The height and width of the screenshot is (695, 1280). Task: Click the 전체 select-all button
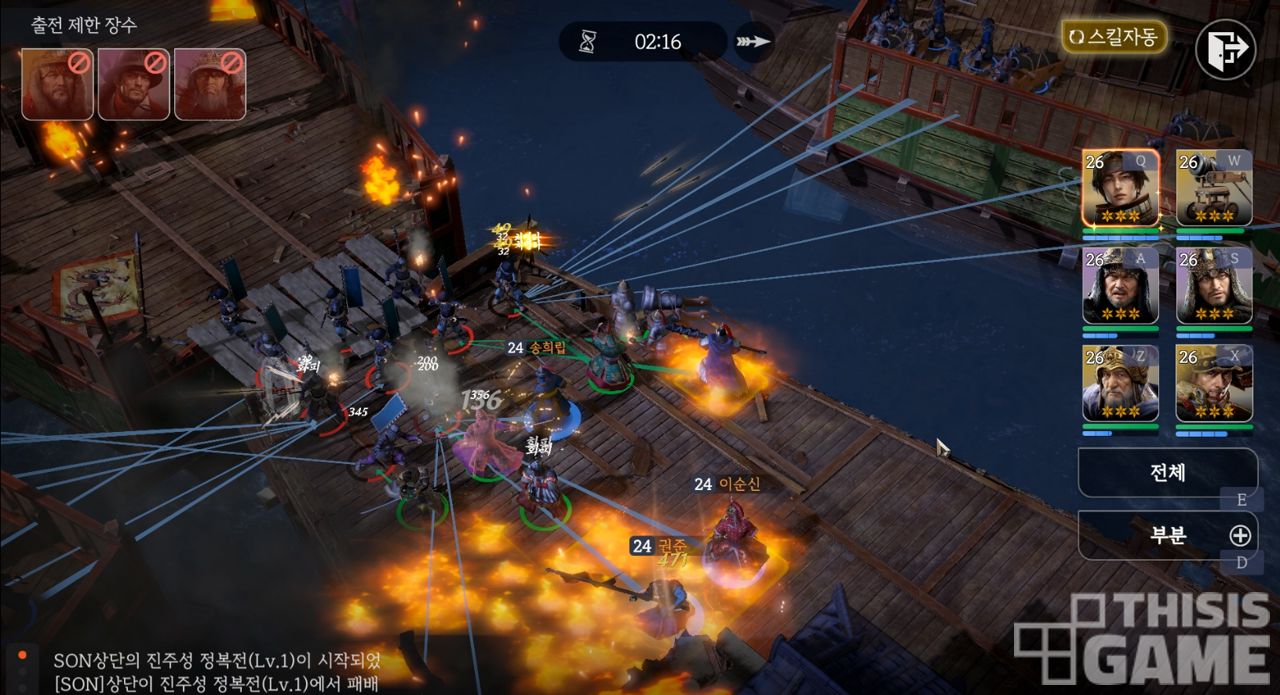[x=1167, y=472]
